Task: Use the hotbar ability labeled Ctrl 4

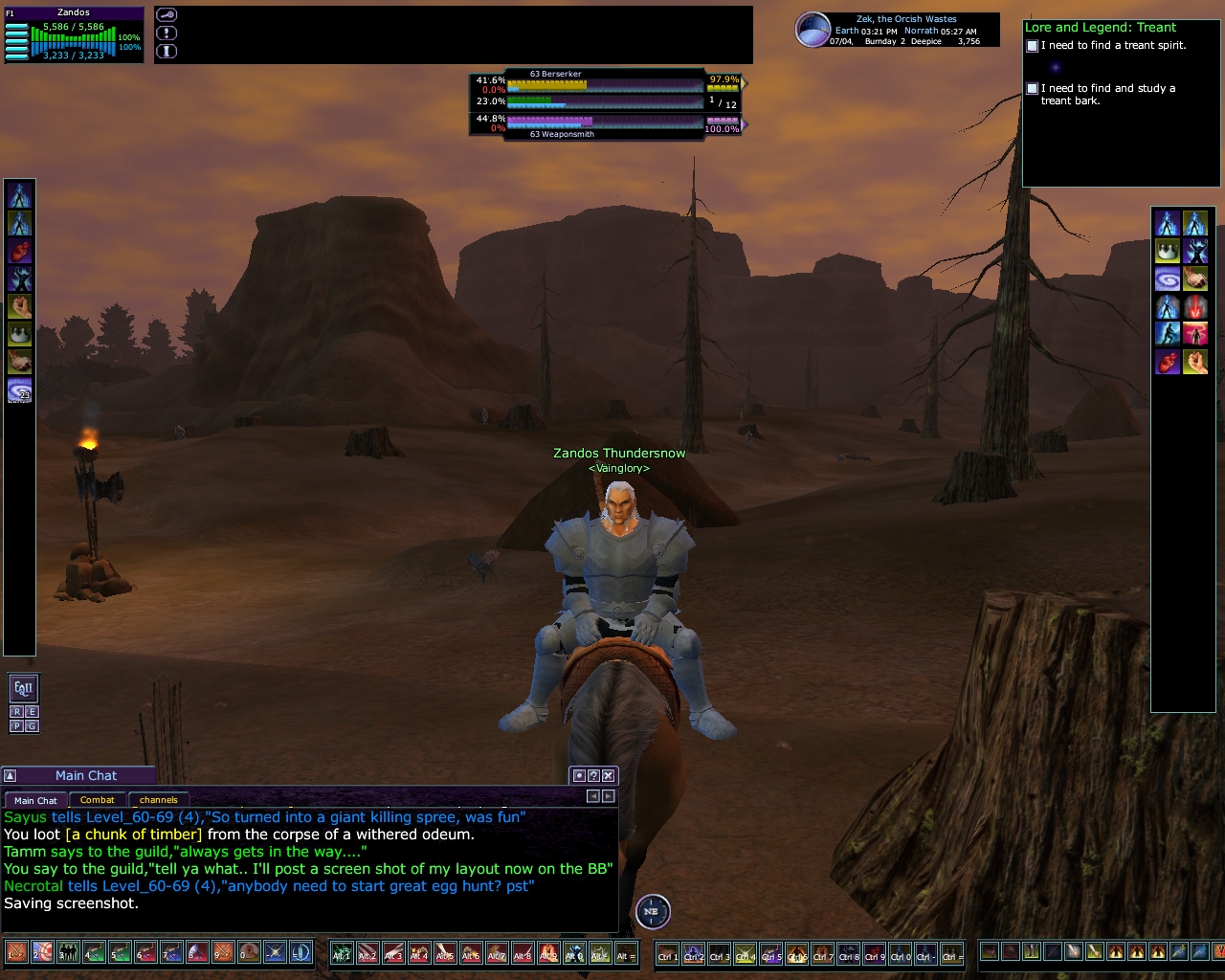Action: [745, 953]
